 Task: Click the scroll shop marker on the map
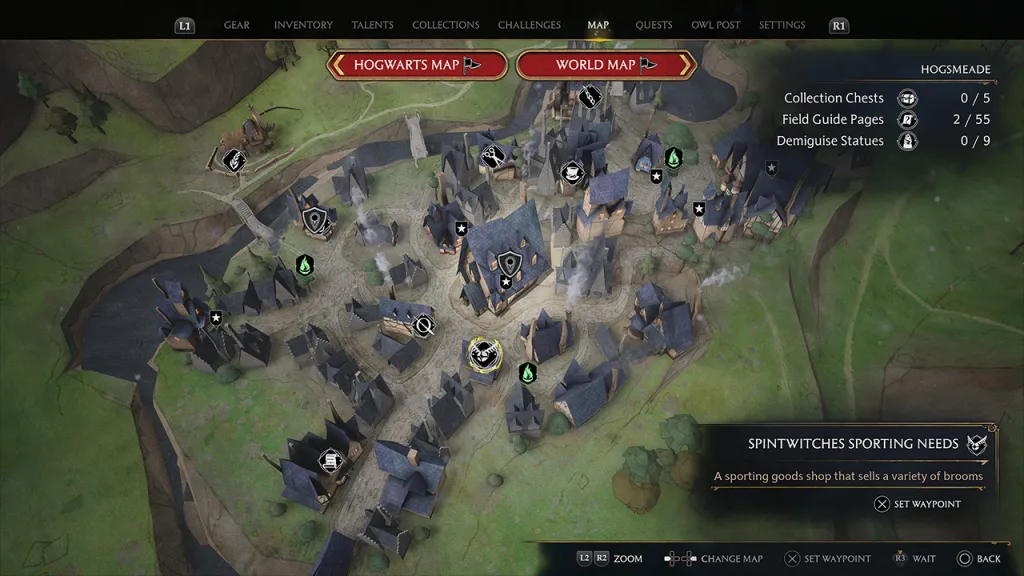click(x=329, y=461)
